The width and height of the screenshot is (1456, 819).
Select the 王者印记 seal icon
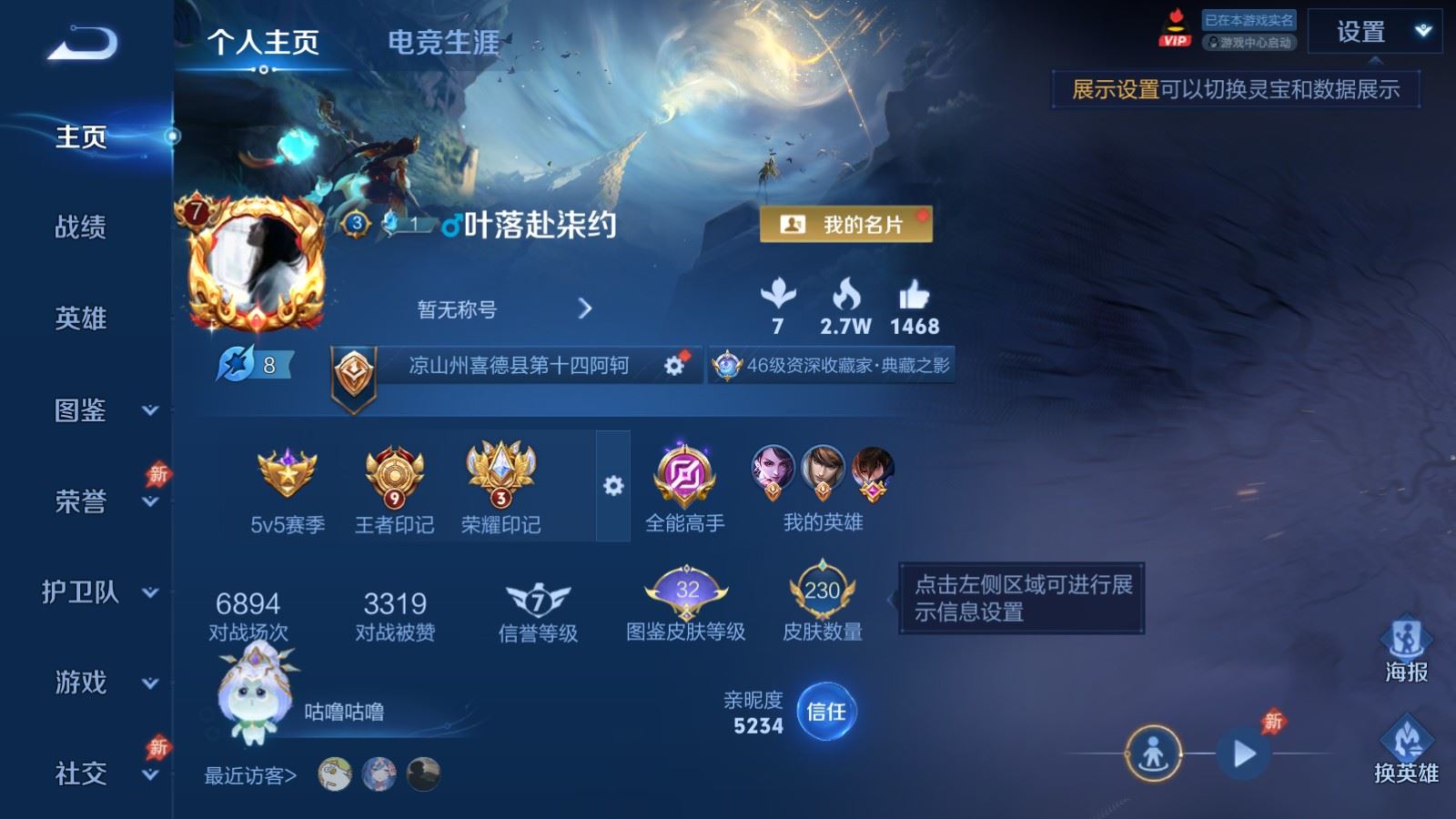point(393,474)
